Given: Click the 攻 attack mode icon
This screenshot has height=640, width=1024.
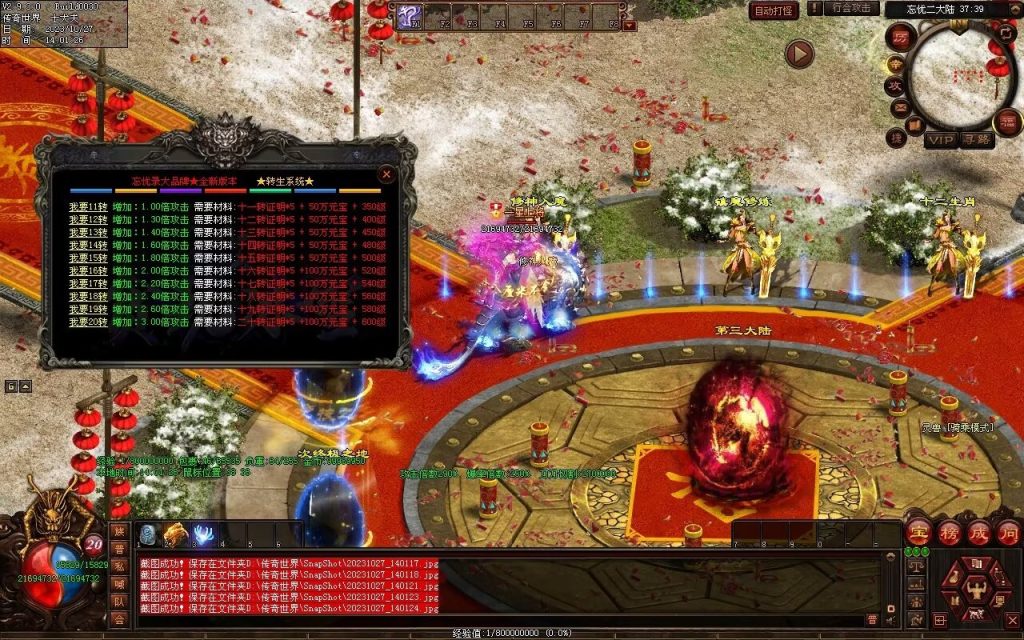Looking at the screenshot, I should tap(896, 84).
